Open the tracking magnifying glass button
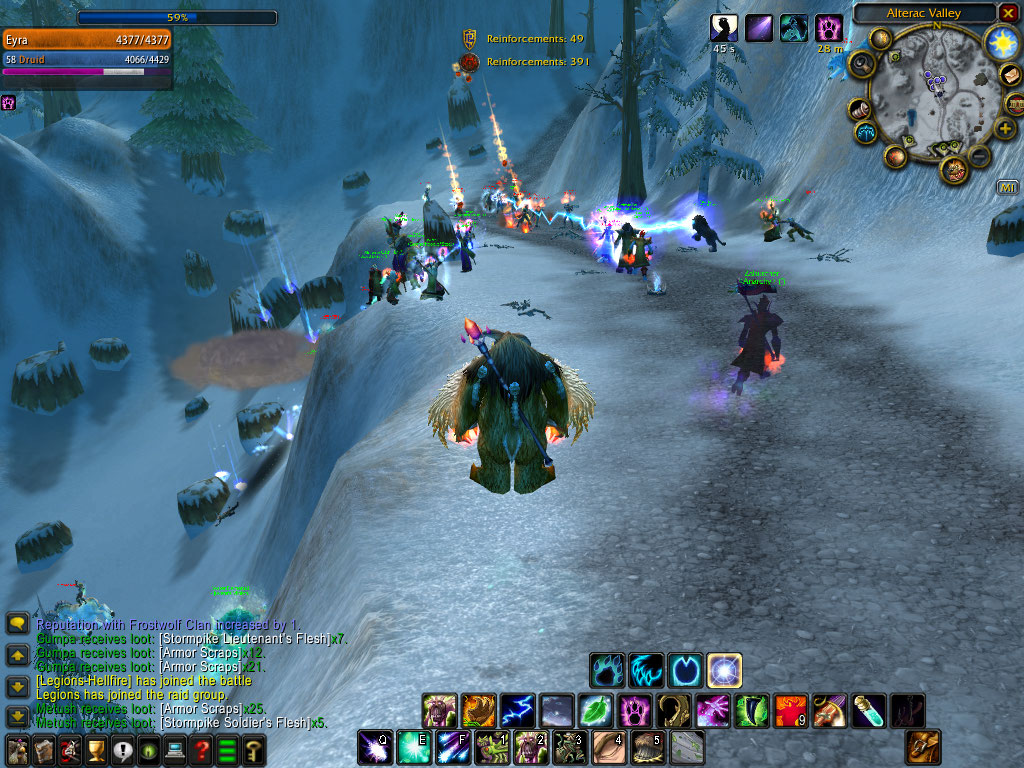1024x768 pixels. point(860,65)
